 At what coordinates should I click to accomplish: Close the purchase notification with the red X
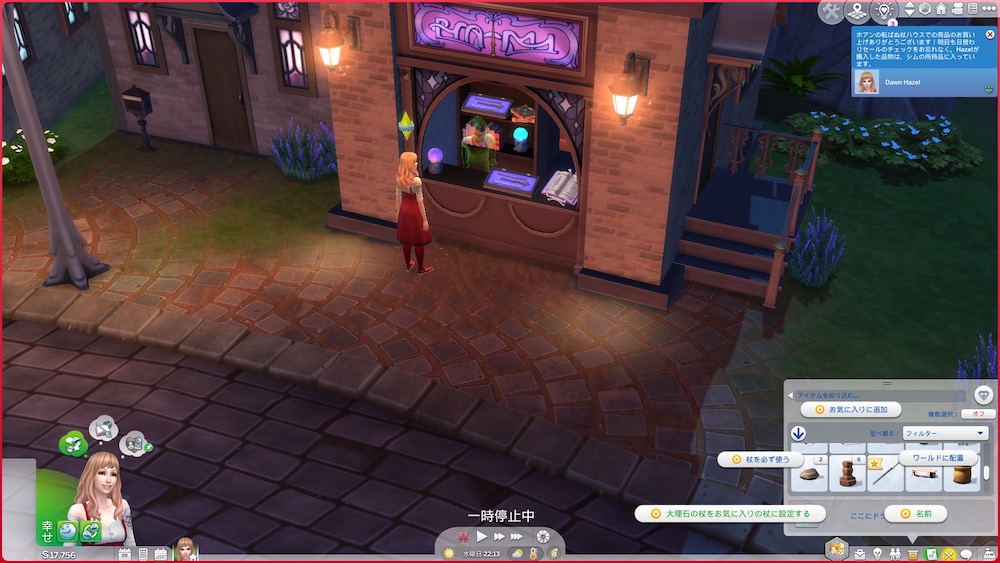(990, 34)
